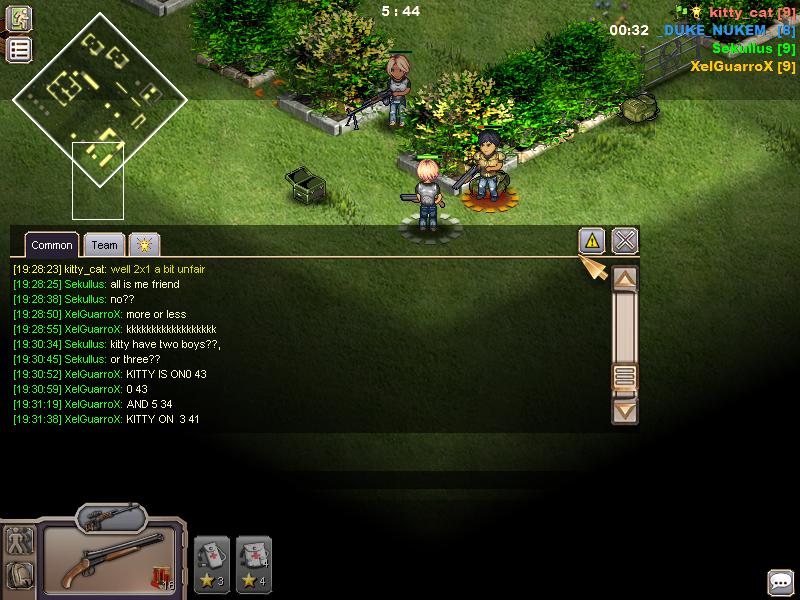Click the speech bubble chat button
Screen dimensions: 800x600
[780, 582]
